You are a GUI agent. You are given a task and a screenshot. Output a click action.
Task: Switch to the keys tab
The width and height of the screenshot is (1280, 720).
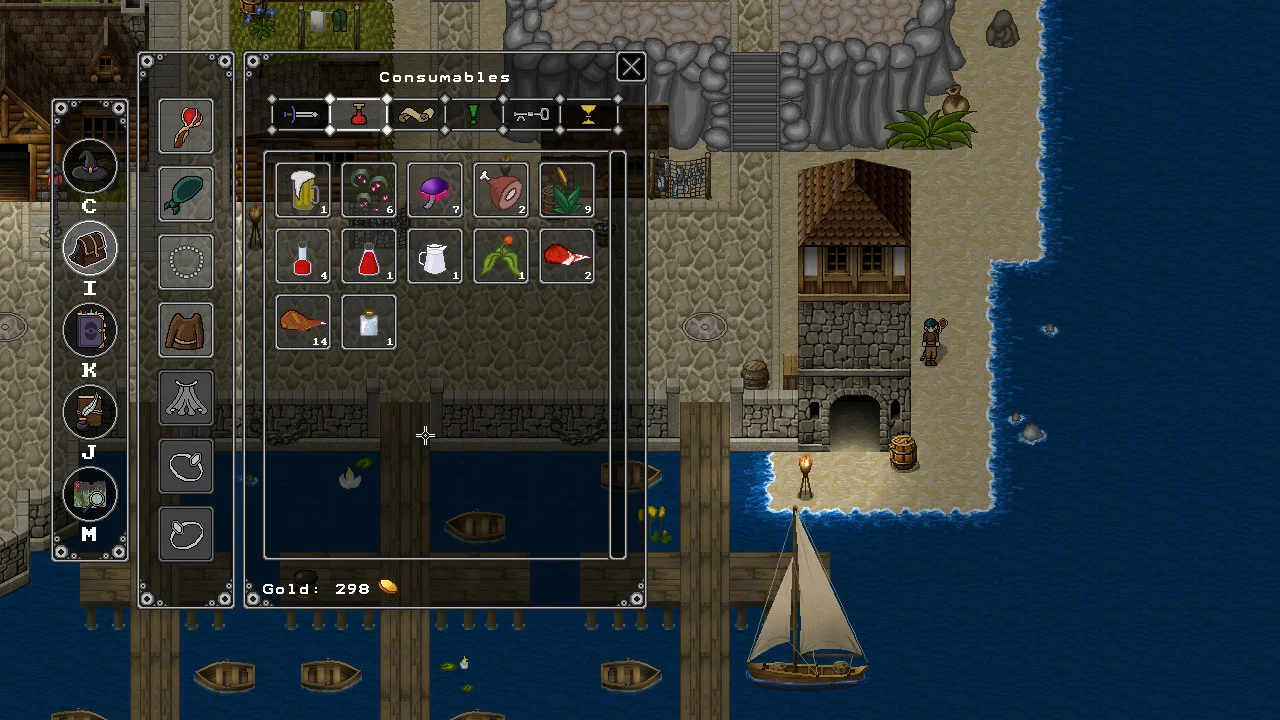(531, 115)
